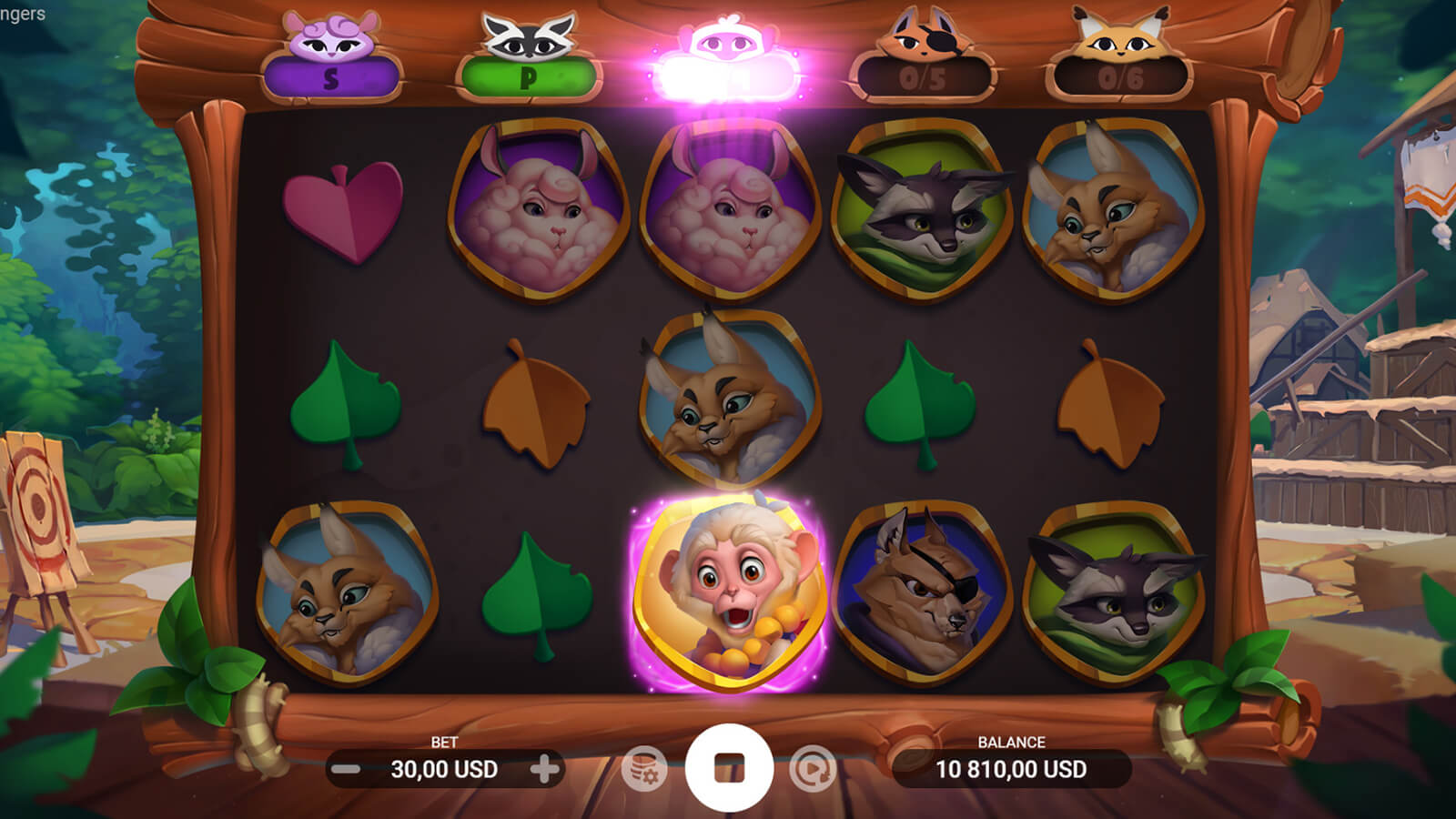Start autoplay with the circular play icon
1456x819 pixels.
pos(812,770)
